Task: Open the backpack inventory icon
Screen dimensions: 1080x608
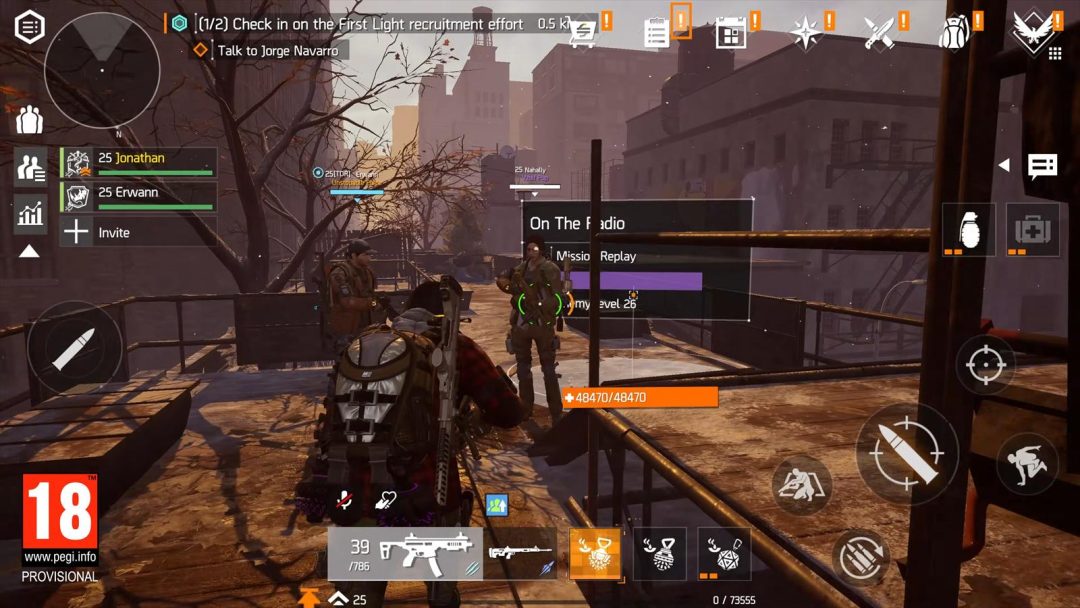Action: pos(954,33)
